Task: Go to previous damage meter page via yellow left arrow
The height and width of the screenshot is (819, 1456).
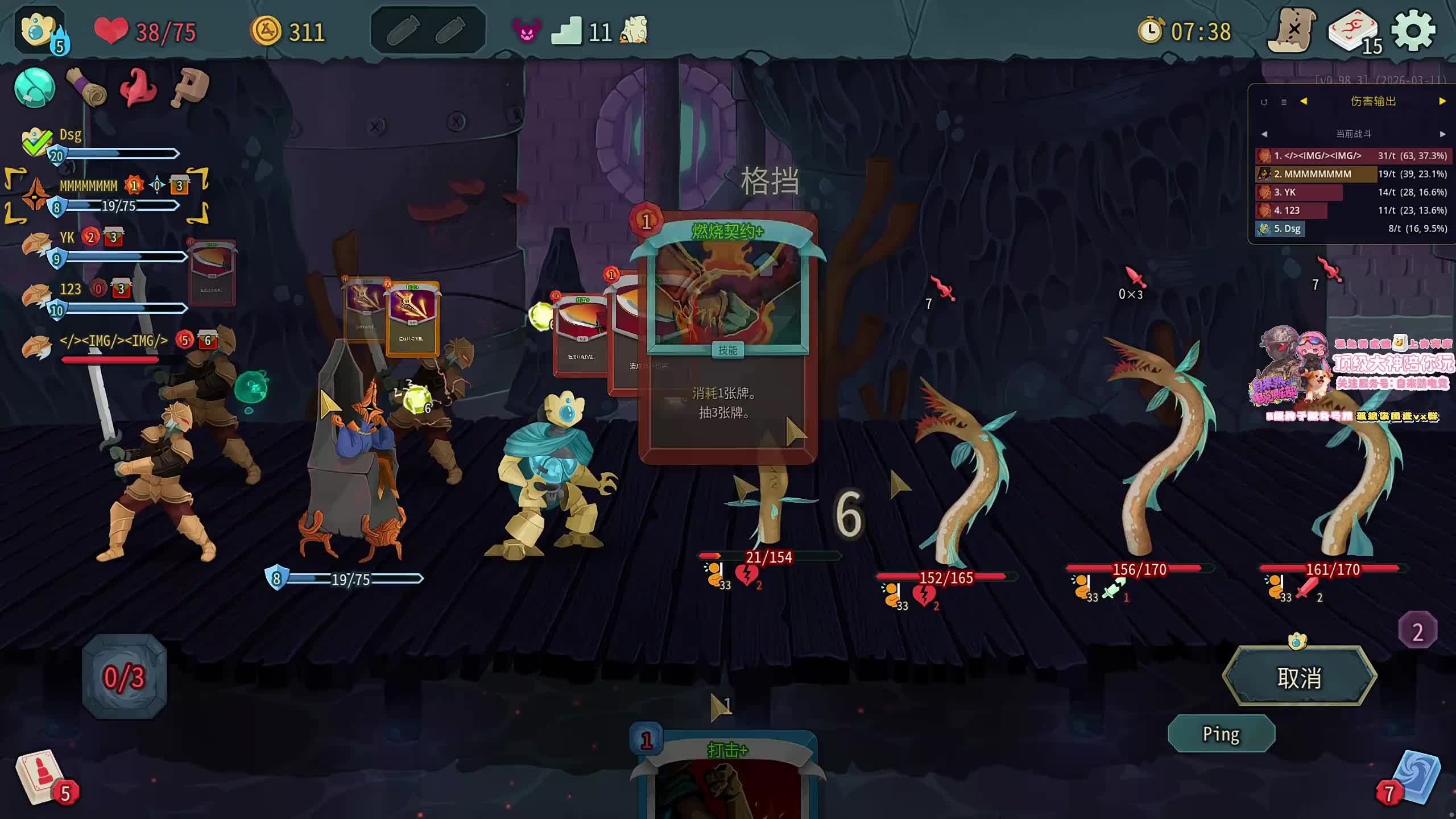Action: [1304, 101]
